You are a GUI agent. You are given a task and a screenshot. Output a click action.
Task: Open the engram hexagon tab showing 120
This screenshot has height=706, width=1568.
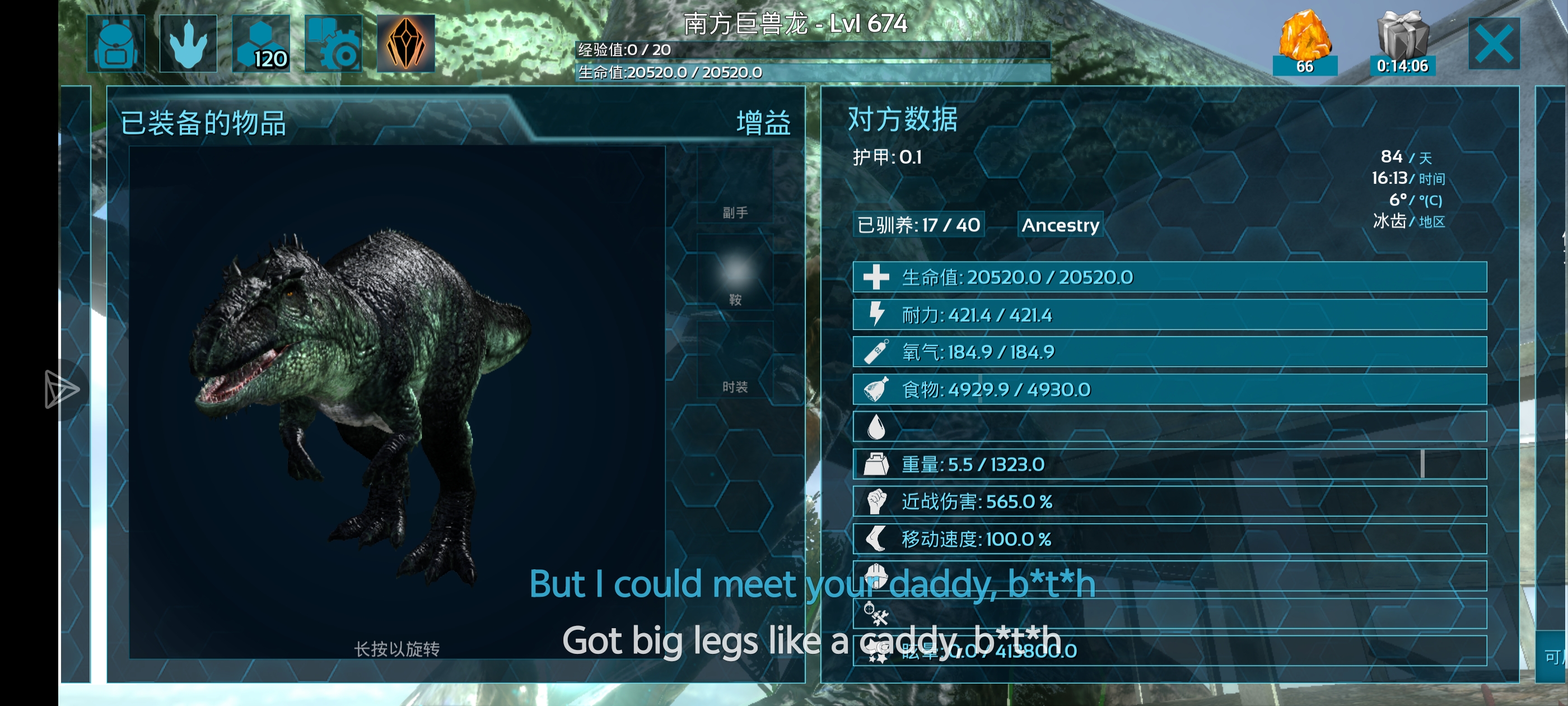tap(260, 44)
